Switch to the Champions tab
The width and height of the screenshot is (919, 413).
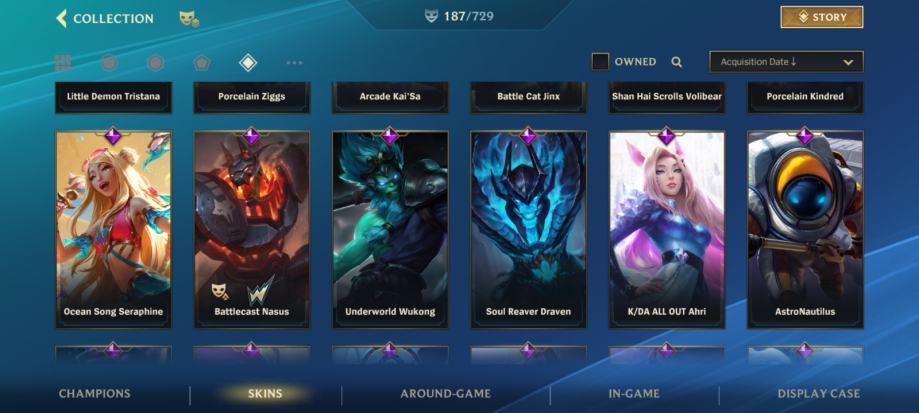click(94, 394)
